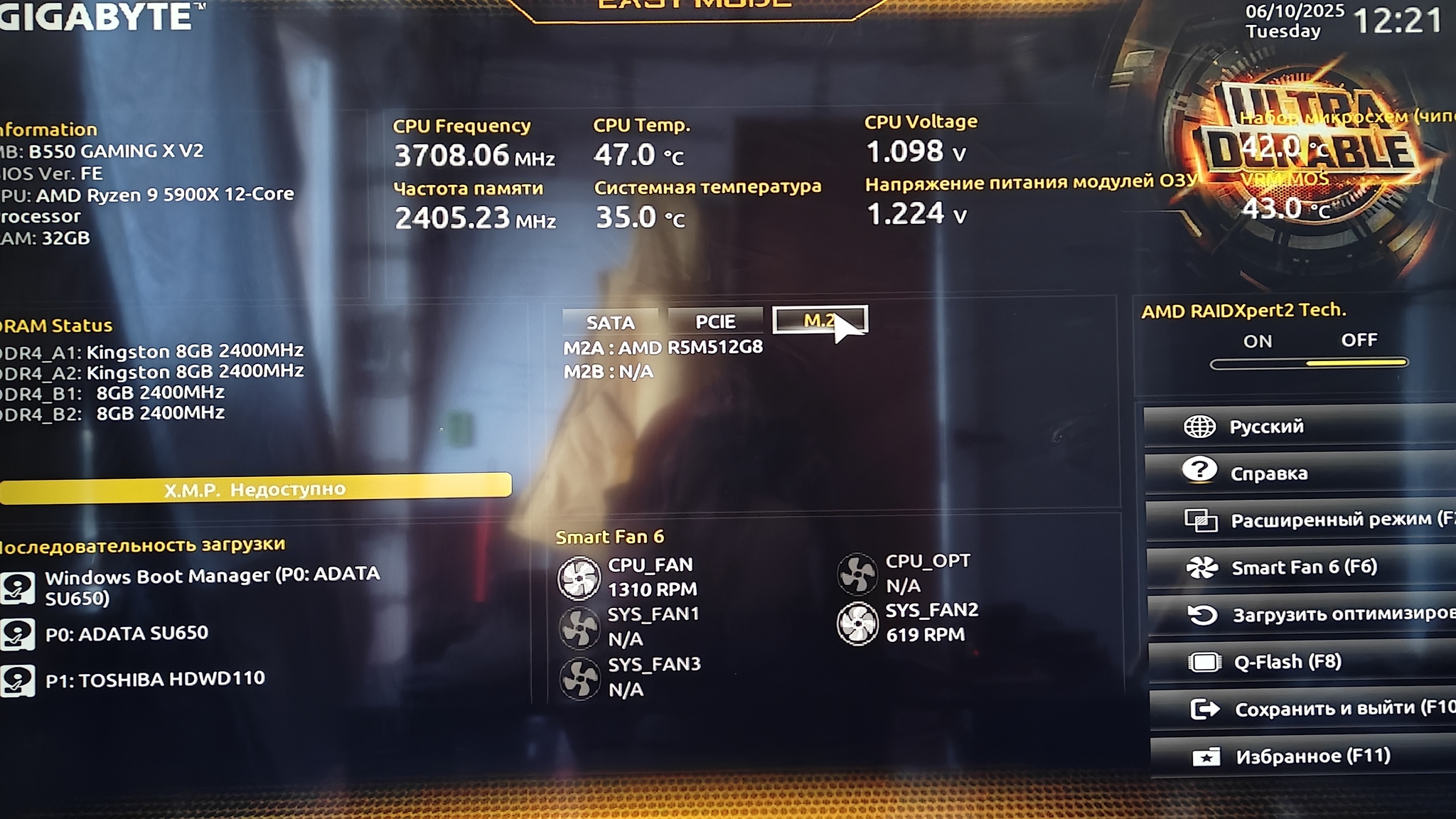Turn AMD RAIDXpert2 Tech ON
The image size is (1456, 819).
point(1257,342)
